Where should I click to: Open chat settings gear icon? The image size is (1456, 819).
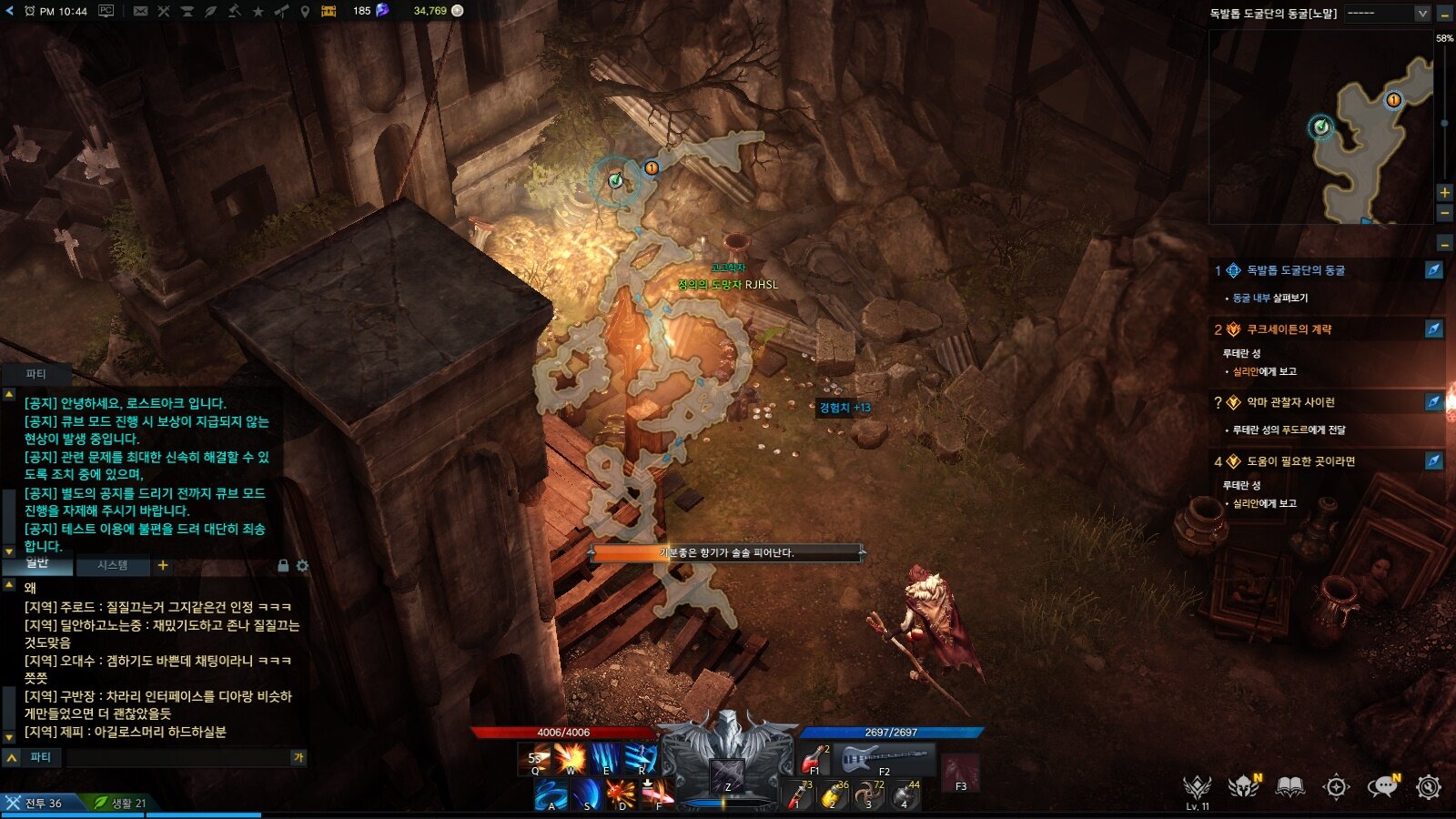[302, 565]
